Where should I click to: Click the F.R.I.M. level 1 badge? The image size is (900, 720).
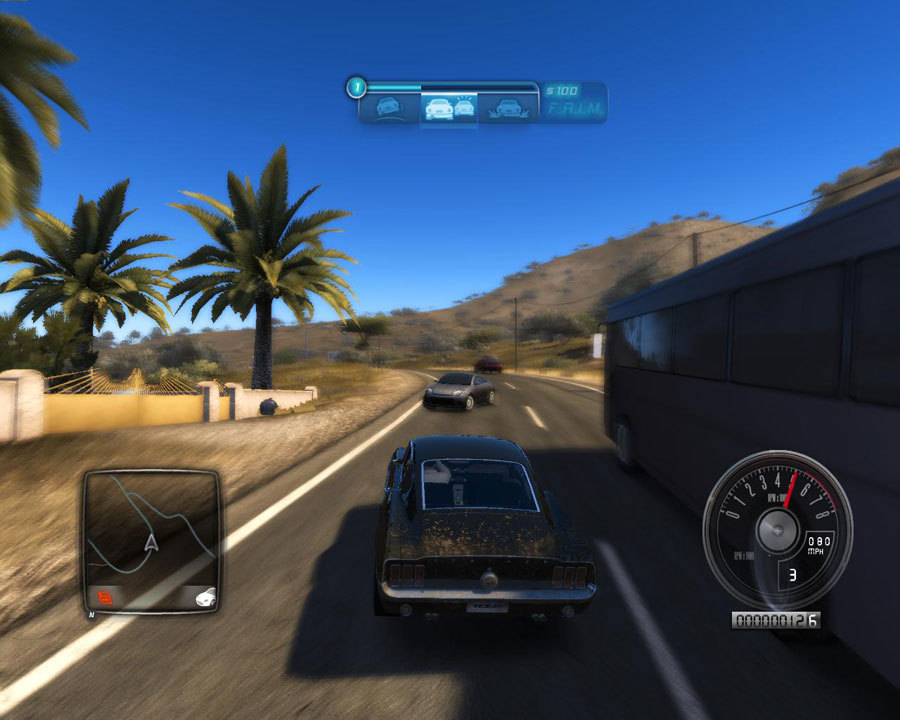pyautogui.click(x=355, y=87)
